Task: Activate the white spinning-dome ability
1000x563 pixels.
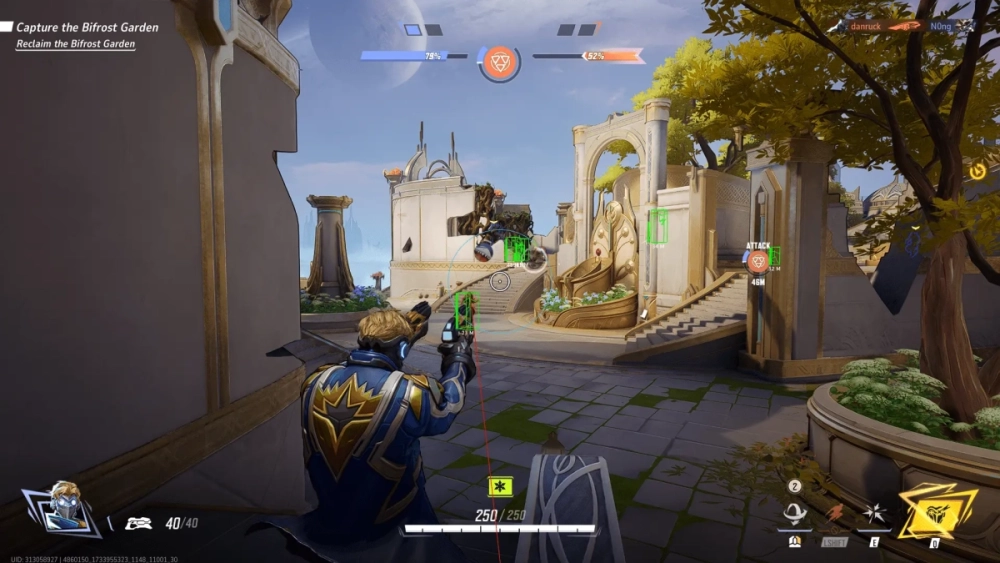Action: coord(795,514)
